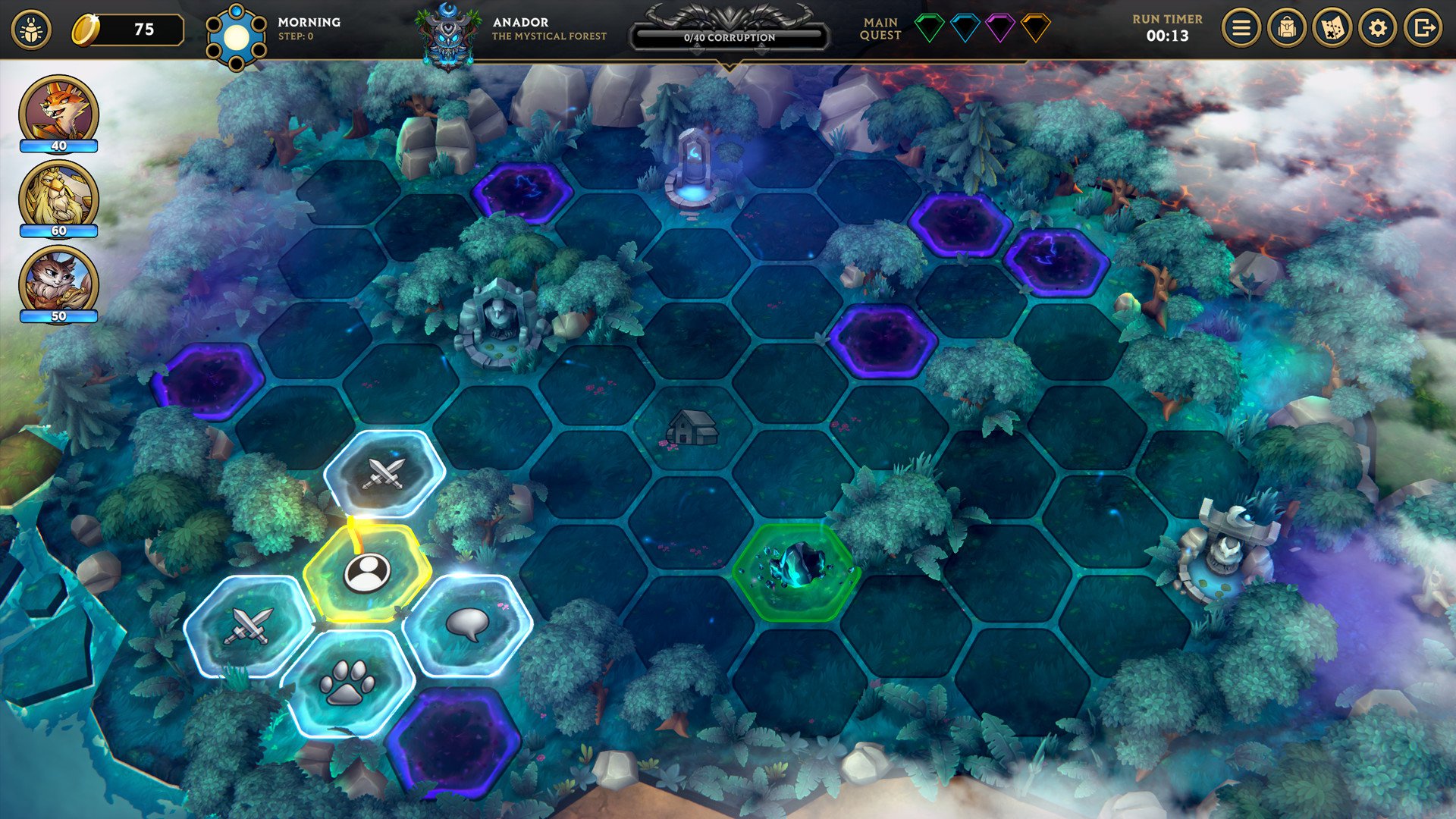Open the gear settings

[1377, 29]
